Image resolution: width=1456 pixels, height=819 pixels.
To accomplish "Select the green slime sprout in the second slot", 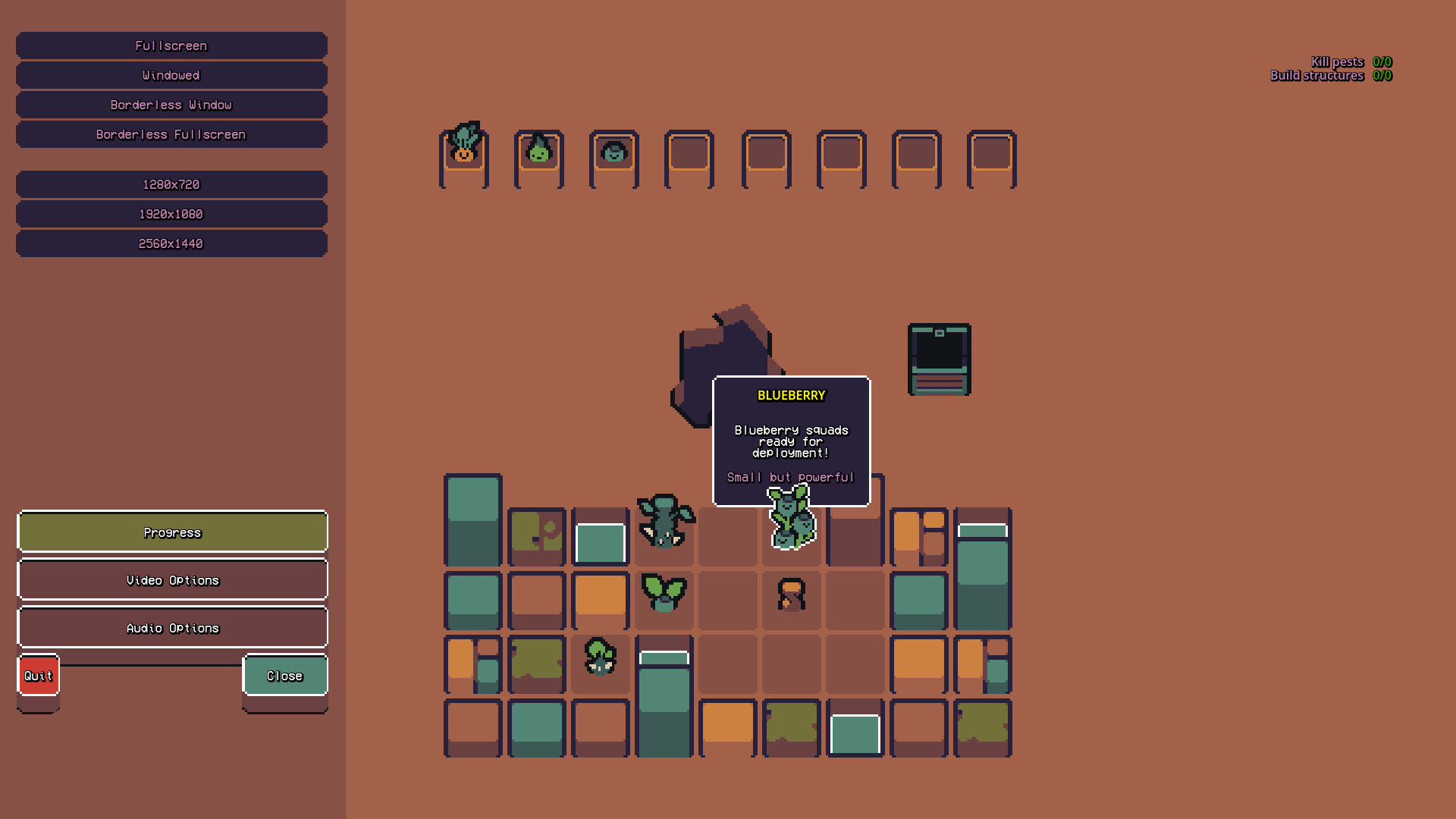I will click(540, 154).
